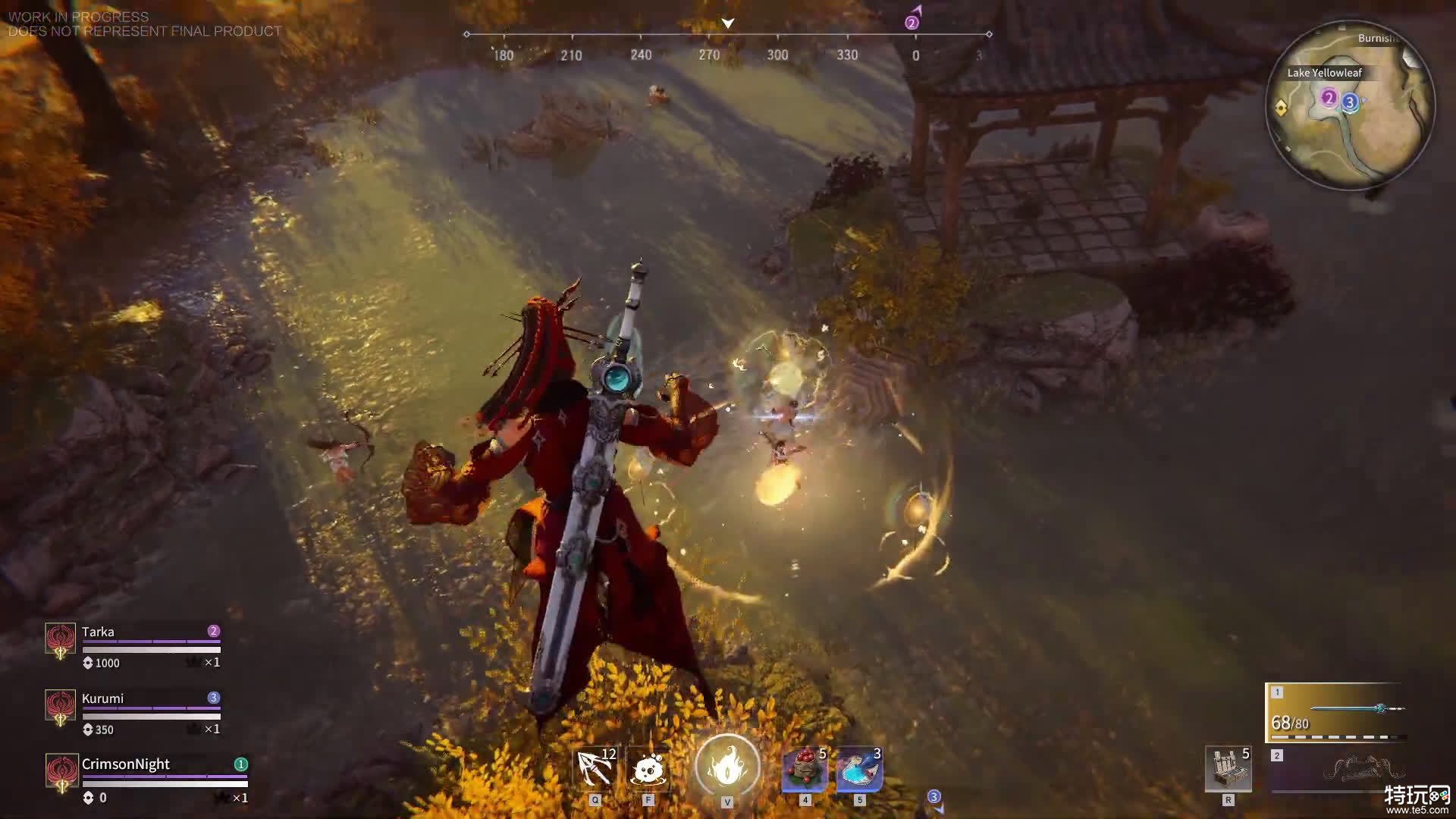
Task: Select teammate Kurumi's portrait
Action: click(61, 706)
